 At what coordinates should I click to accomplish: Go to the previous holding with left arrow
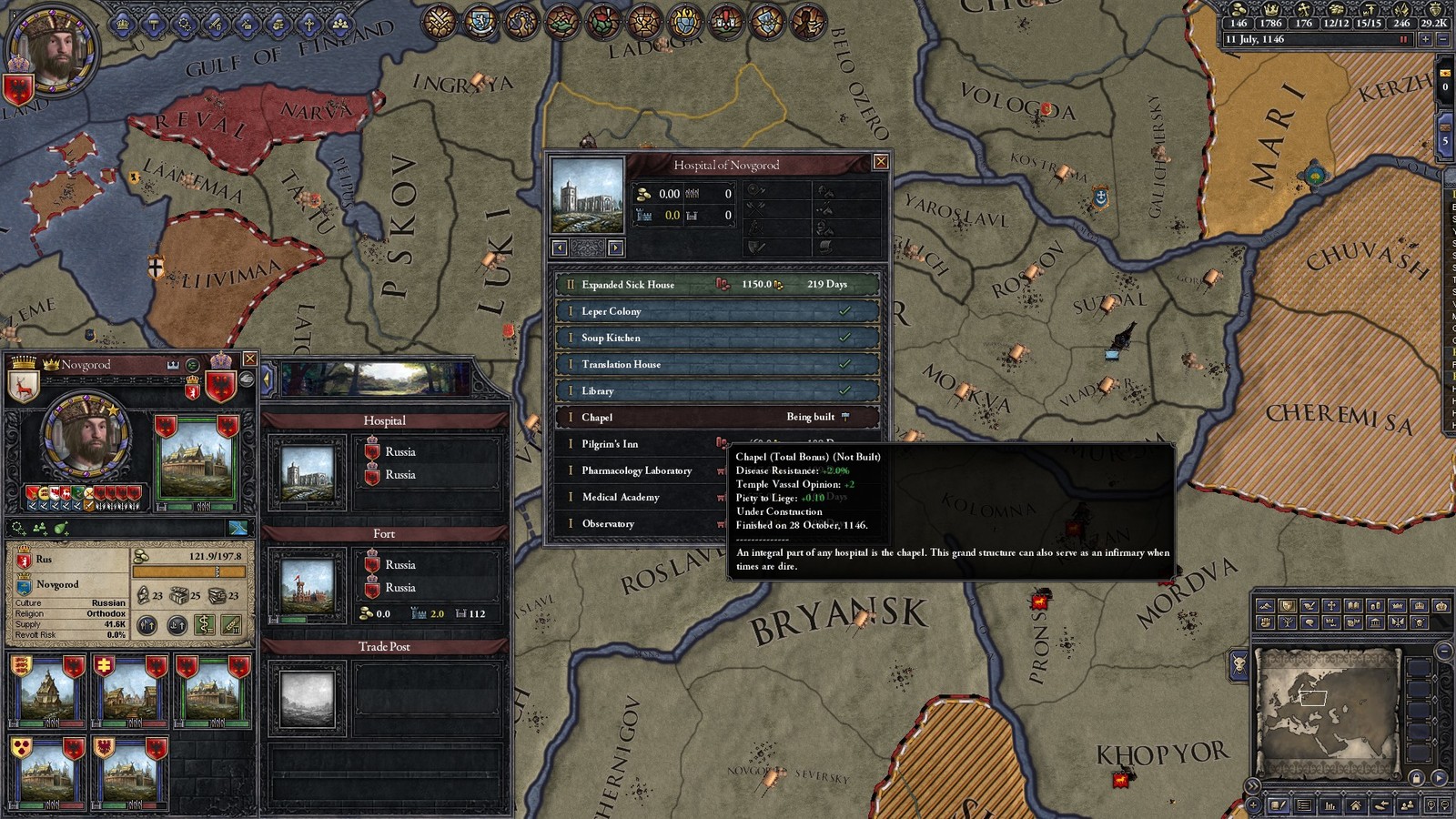click(560, 248)
